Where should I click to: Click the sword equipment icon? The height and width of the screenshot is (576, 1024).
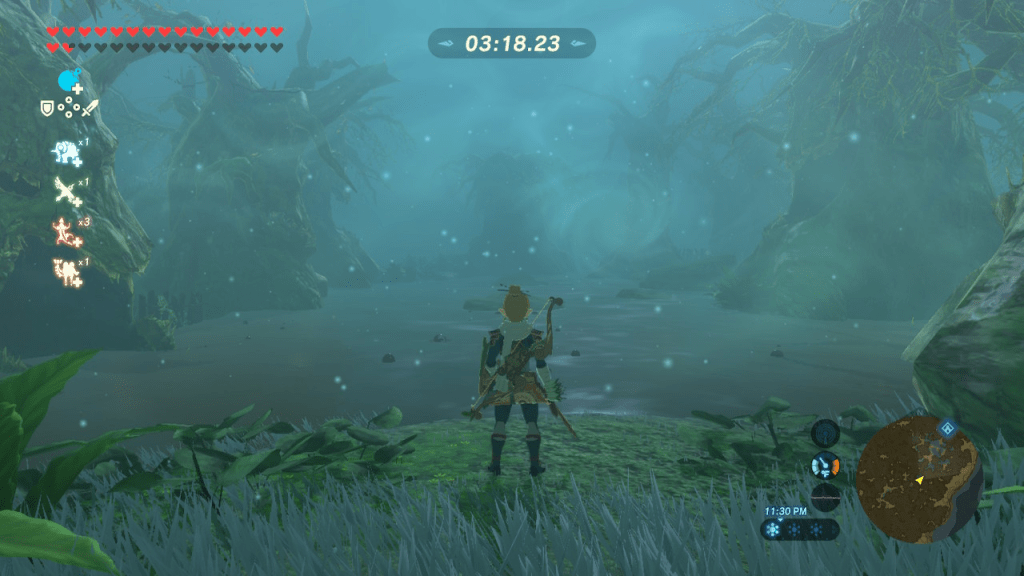pos(90,108)
